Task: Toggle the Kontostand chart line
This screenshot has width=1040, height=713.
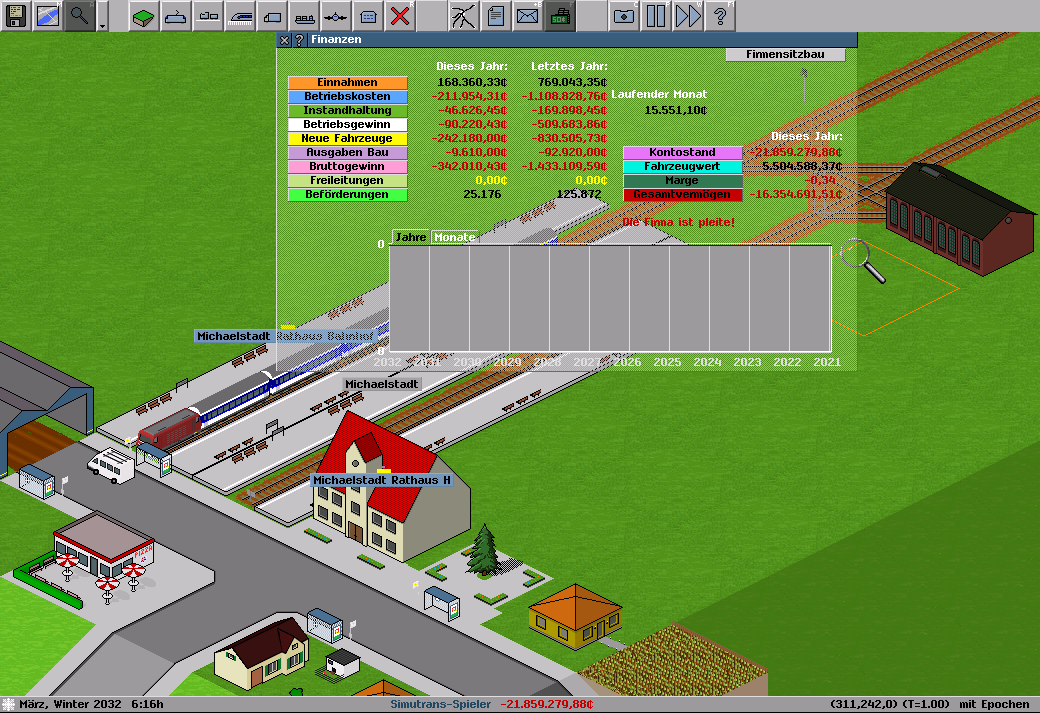Action: pyautogui.click(x=682, y=153)
